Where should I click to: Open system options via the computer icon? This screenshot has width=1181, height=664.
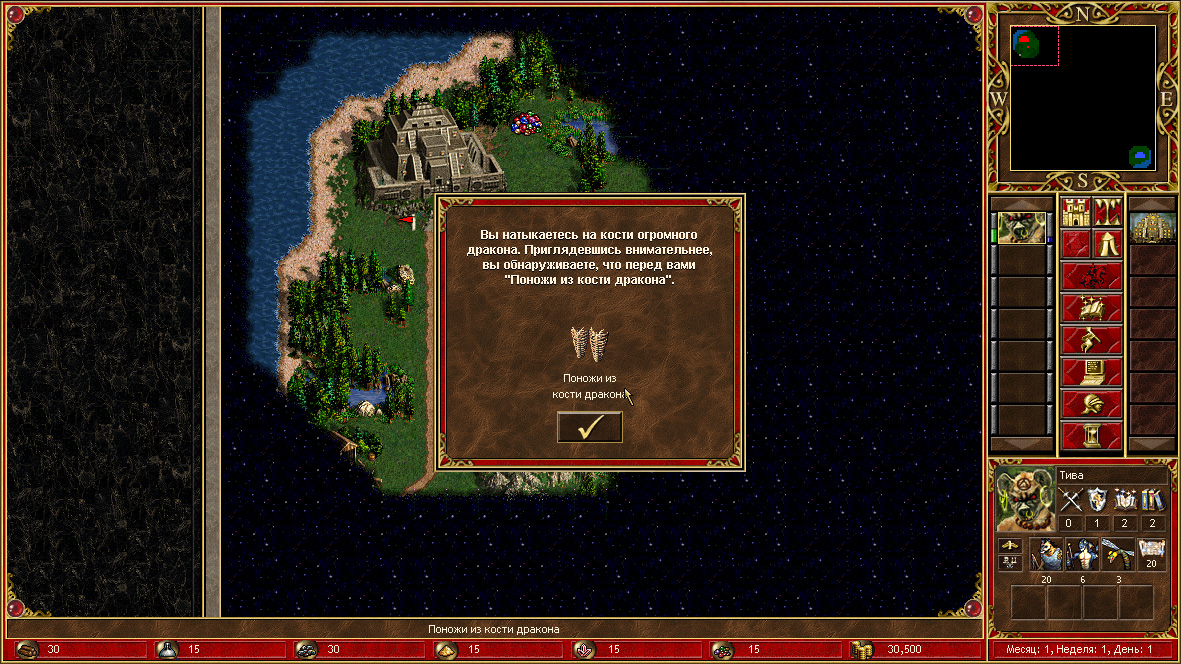pyautogui.click(x=1091, y=372)
